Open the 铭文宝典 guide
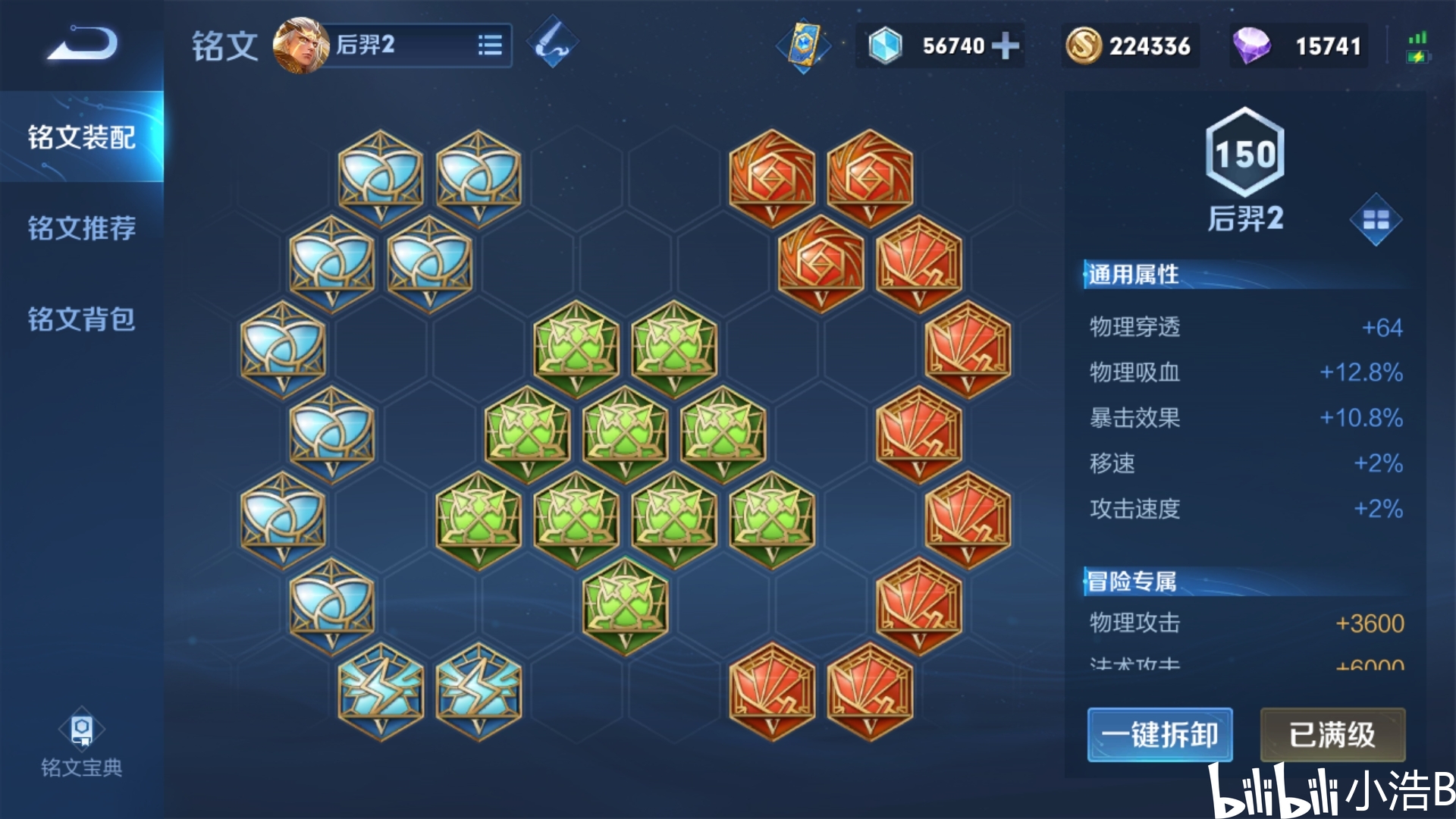The image size is (1456, 819). pos(82,743)
